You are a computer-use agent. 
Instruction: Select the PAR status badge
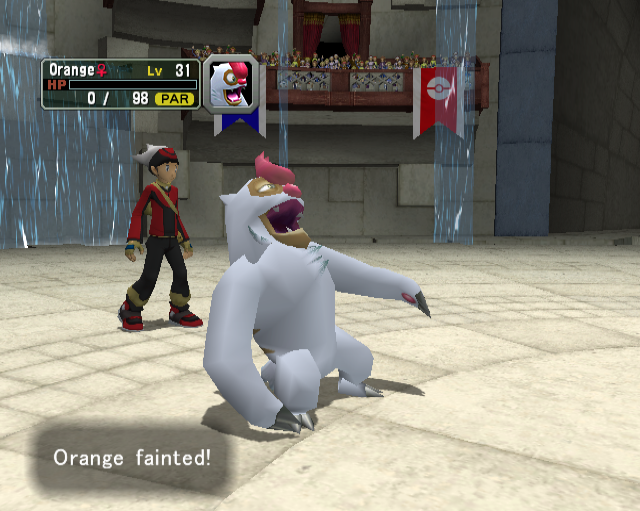tap(174, 99)
